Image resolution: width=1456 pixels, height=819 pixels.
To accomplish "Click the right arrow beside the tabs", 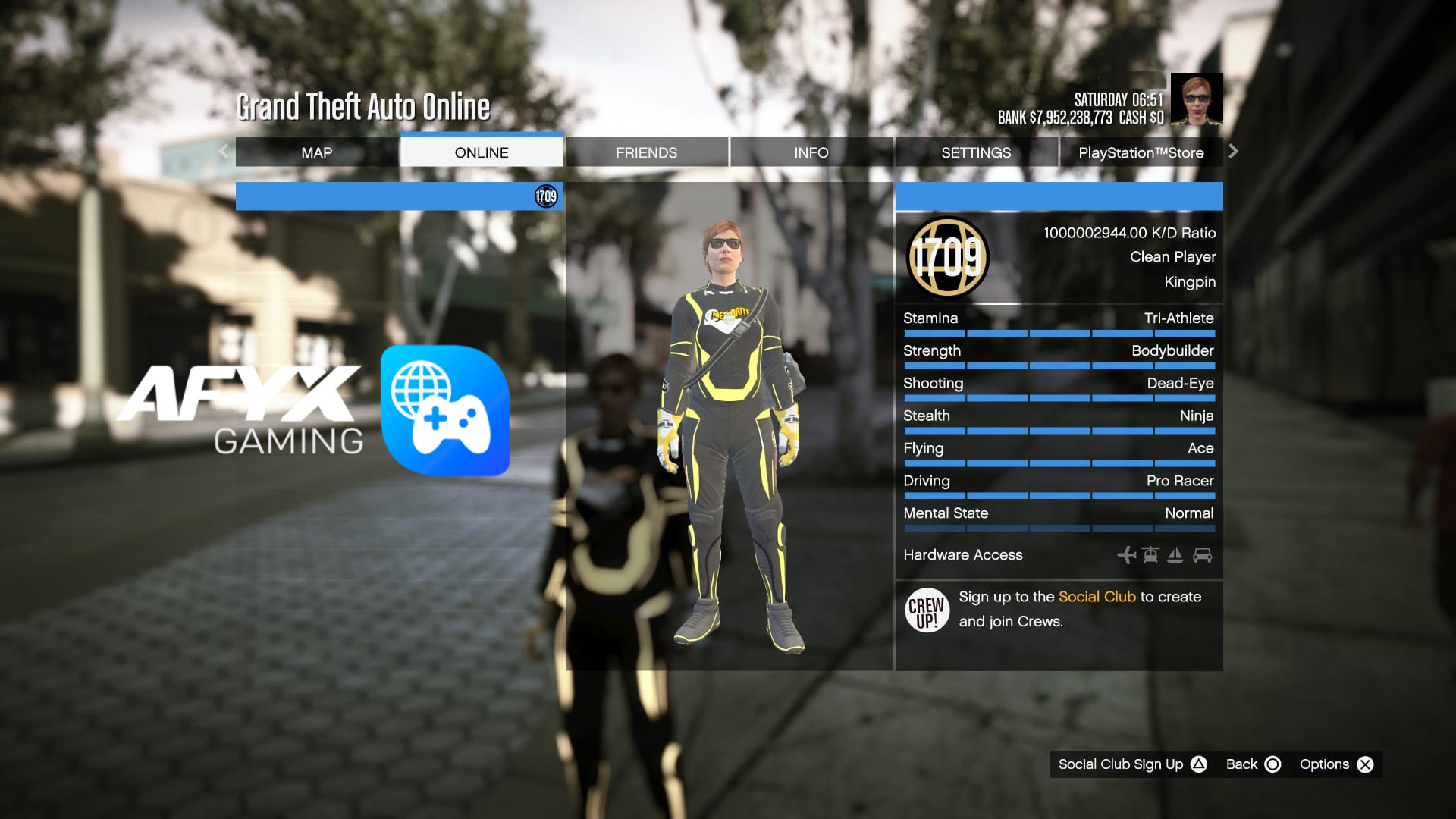I will [x=1233, y=152].
